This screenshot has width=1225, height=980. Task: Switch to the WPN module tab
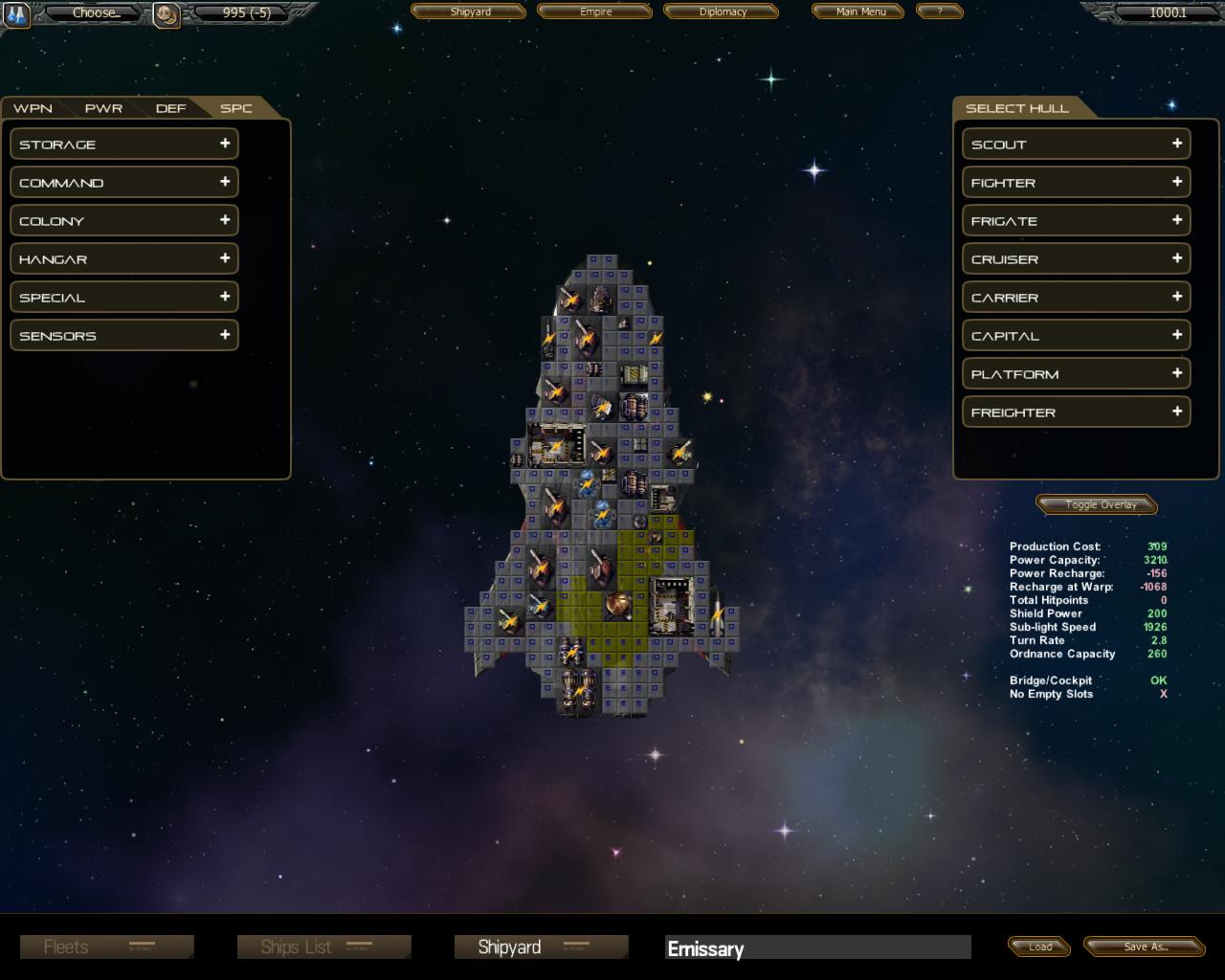point(33,108)
